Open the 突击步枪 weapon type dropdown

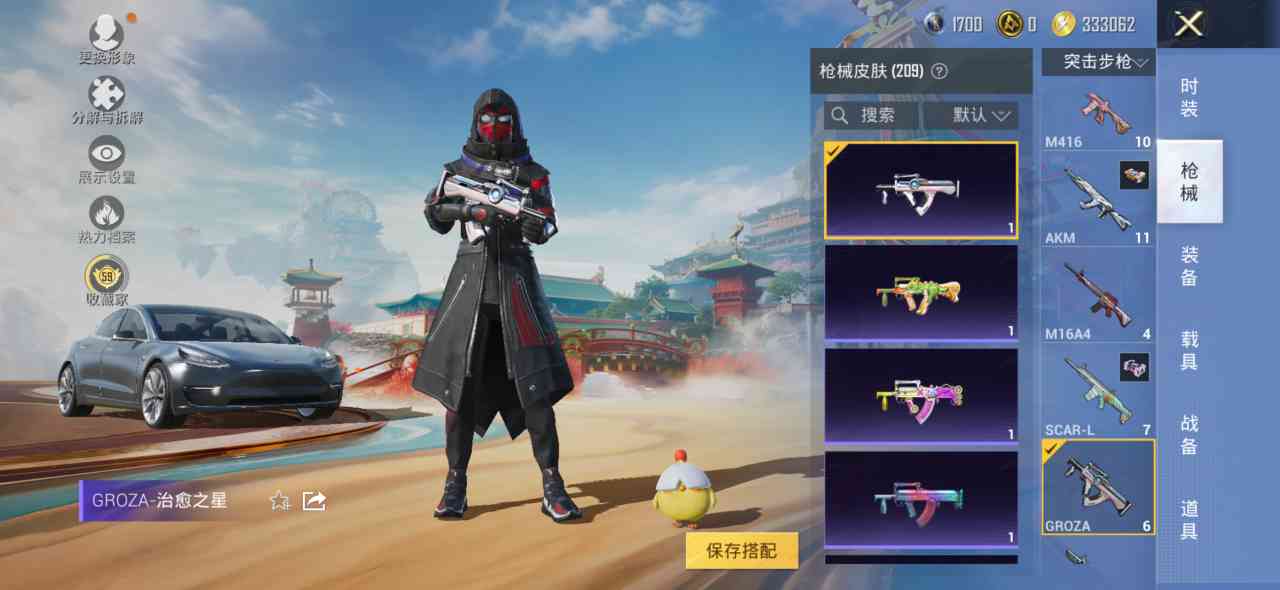tap(1098, 62)
